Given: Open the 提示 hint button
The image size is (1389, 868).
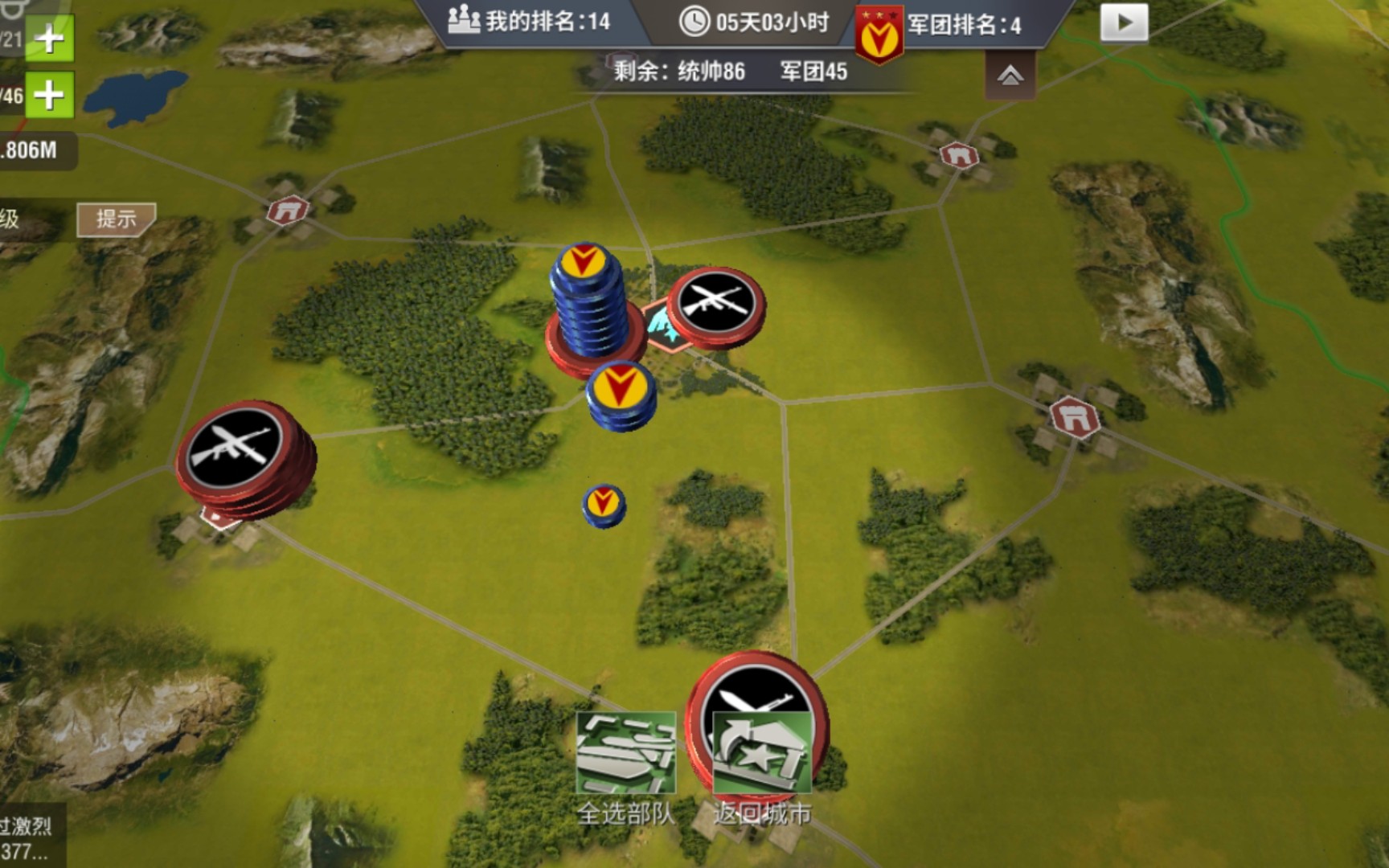Looking at the screenshot, I should click(x=116, y=219).
